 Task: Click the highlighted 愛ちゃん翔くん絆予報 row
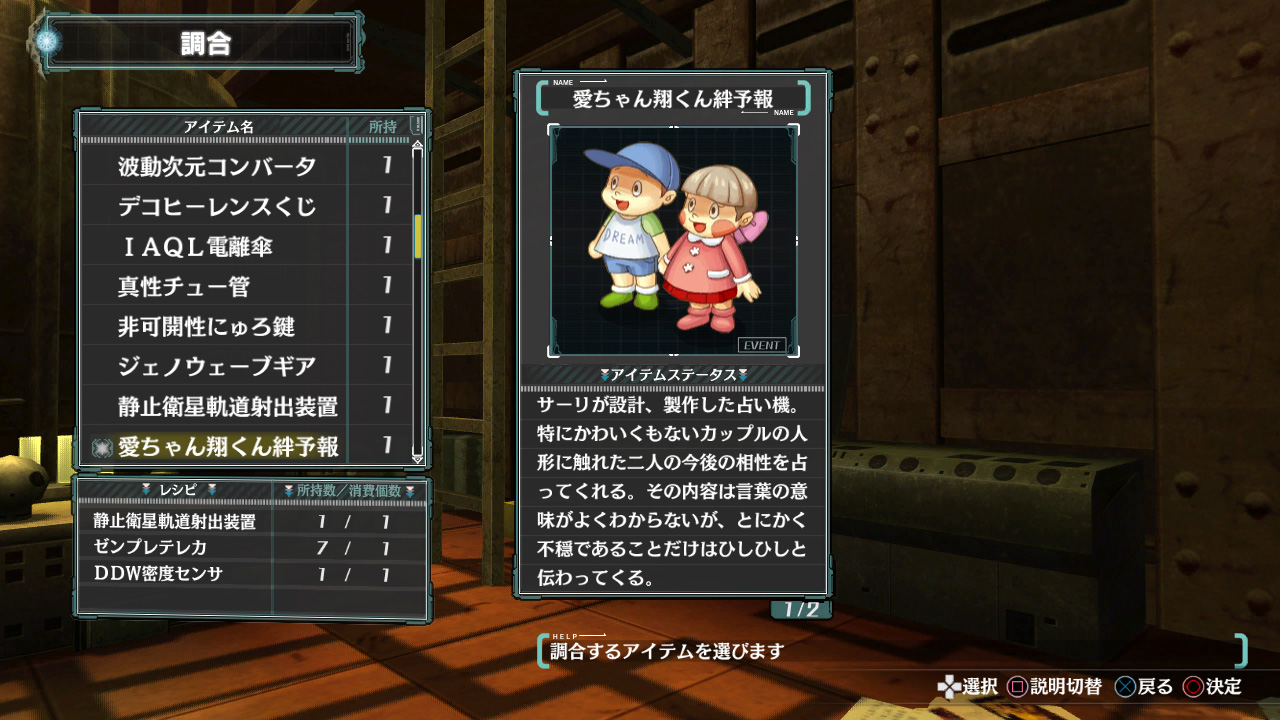(x=228, y=447)
